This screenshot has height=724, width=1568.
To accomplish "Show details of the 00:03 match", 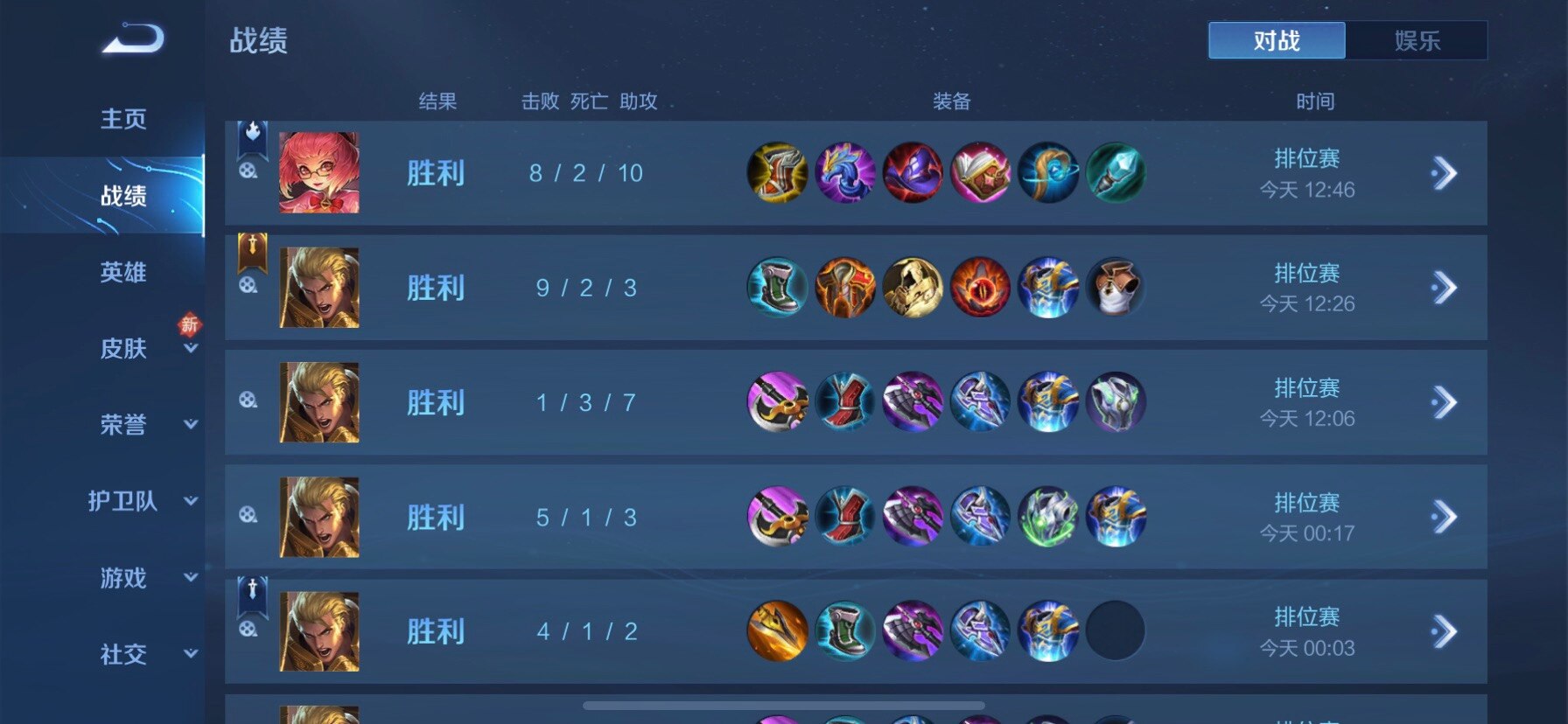I will click(1445, 631).
